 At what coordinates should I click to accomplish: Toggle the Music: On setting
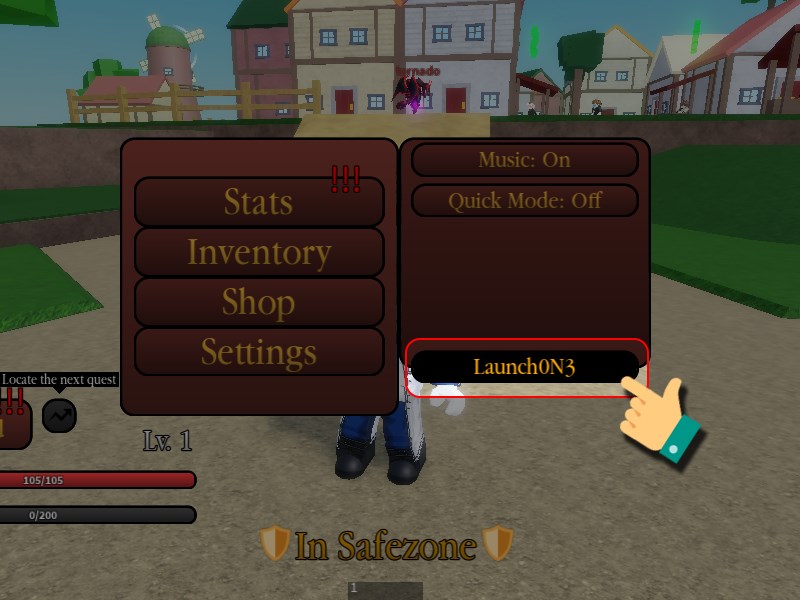pos(524,160)
